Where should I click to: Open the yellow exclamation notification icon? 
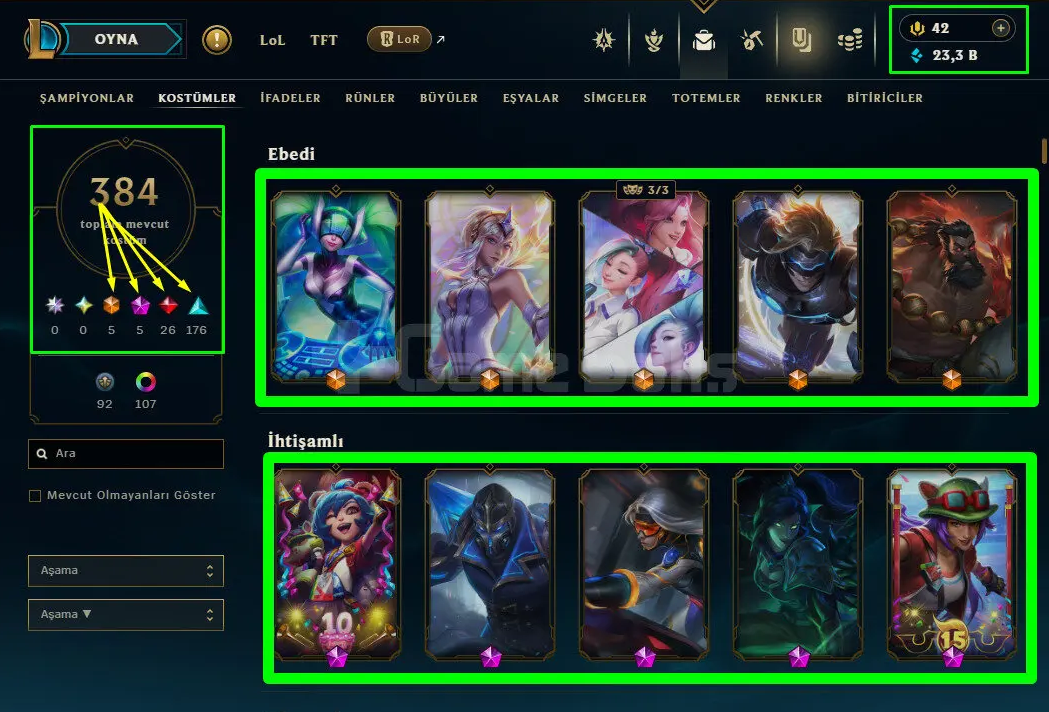(x=217, y=40)
